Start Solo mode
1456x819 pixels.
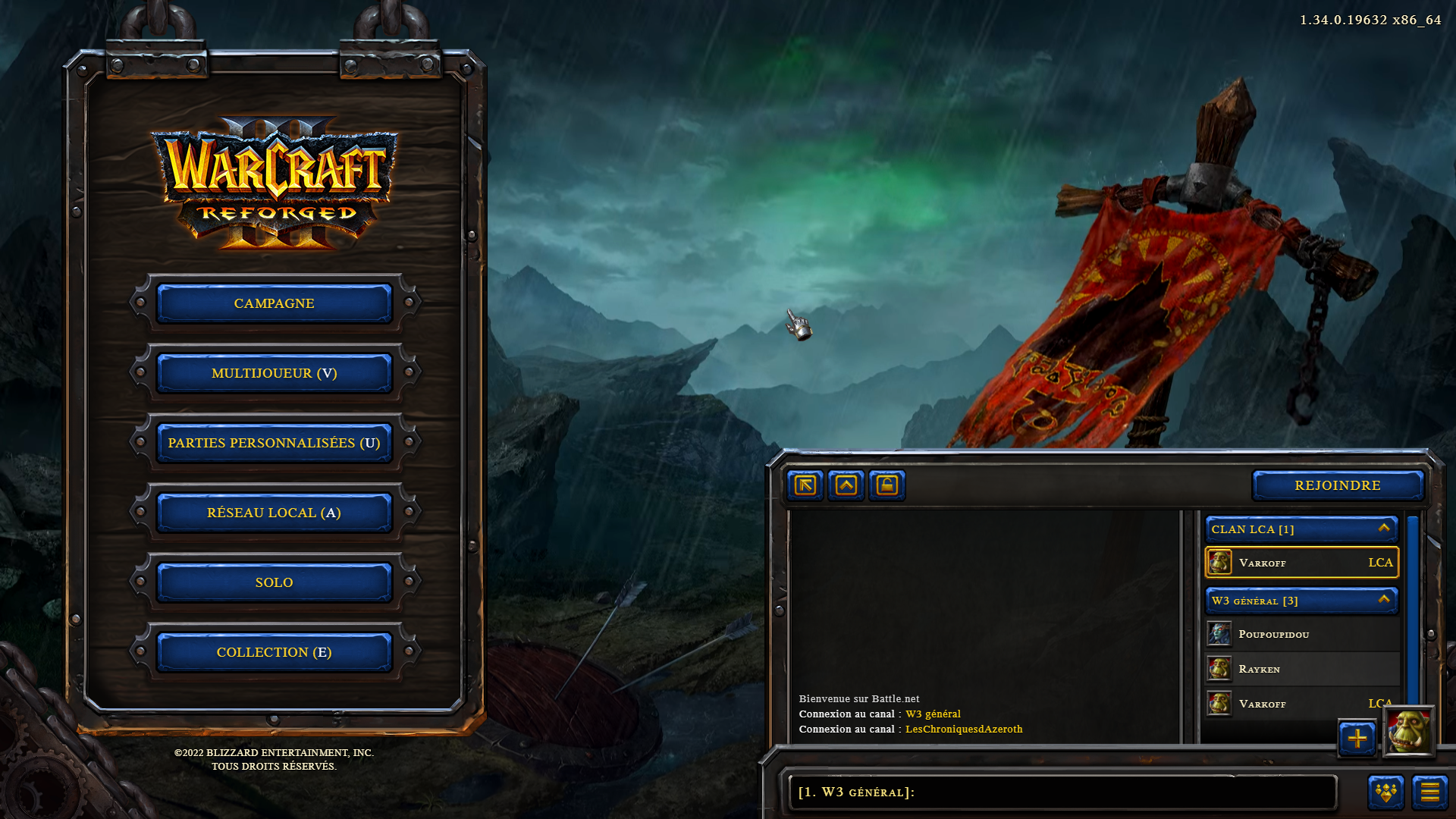274,582
